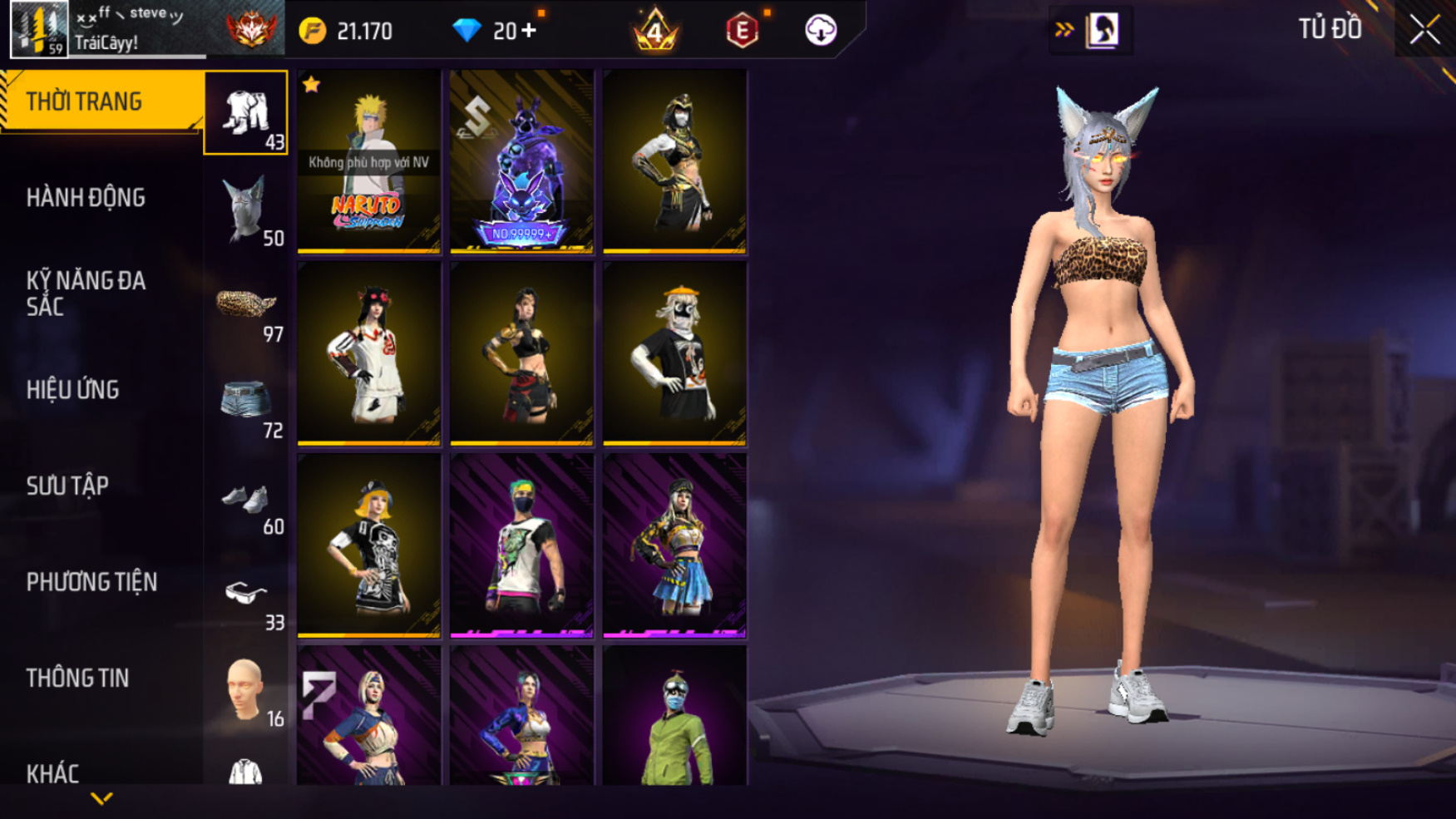Add diamonds with the plus button
The height and width of the screenshot is (819, 1456).
(529, 32)
